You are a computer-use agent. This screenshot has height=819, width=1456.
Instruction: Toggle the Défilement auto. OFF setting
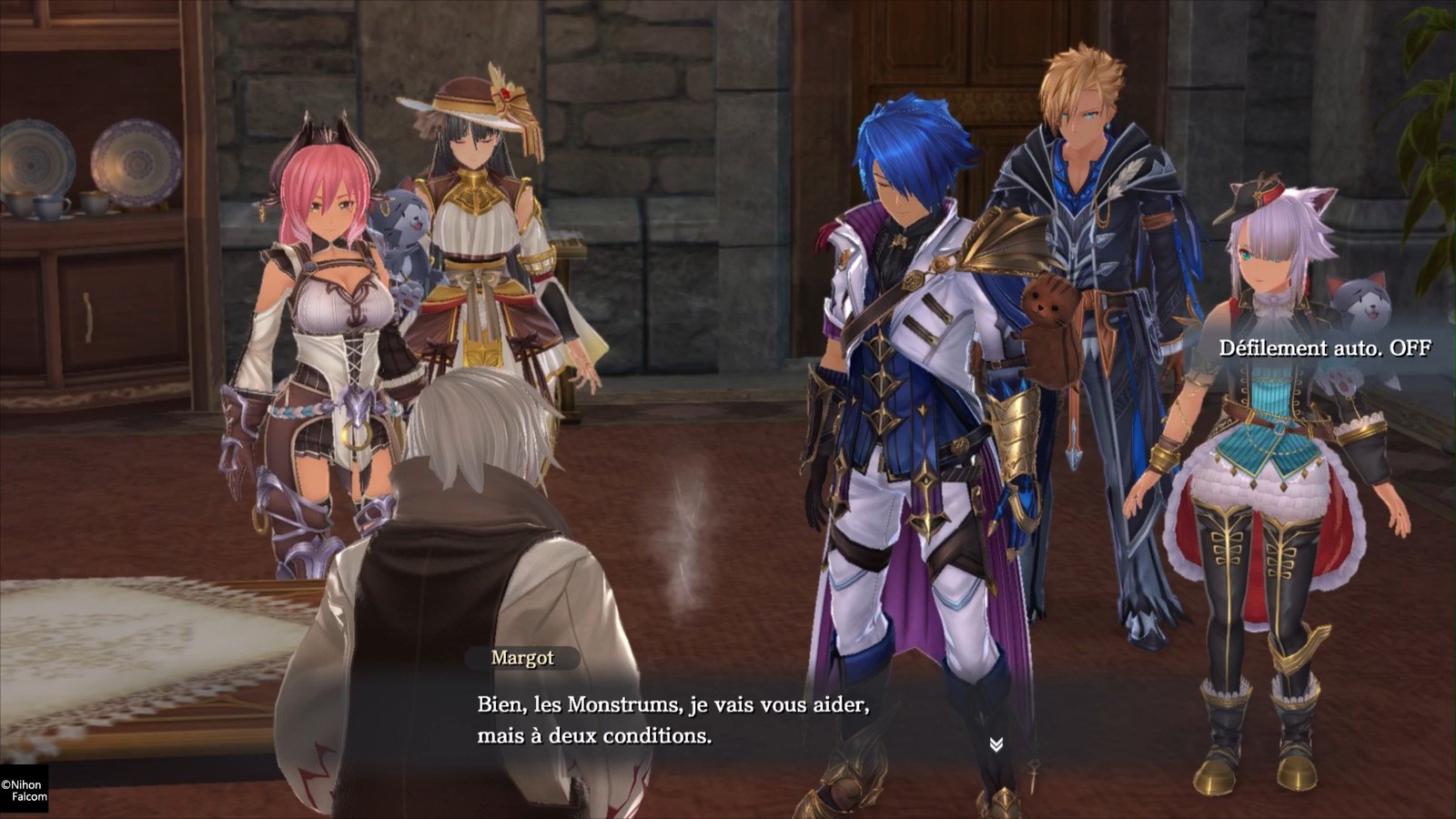point(1324,348)
